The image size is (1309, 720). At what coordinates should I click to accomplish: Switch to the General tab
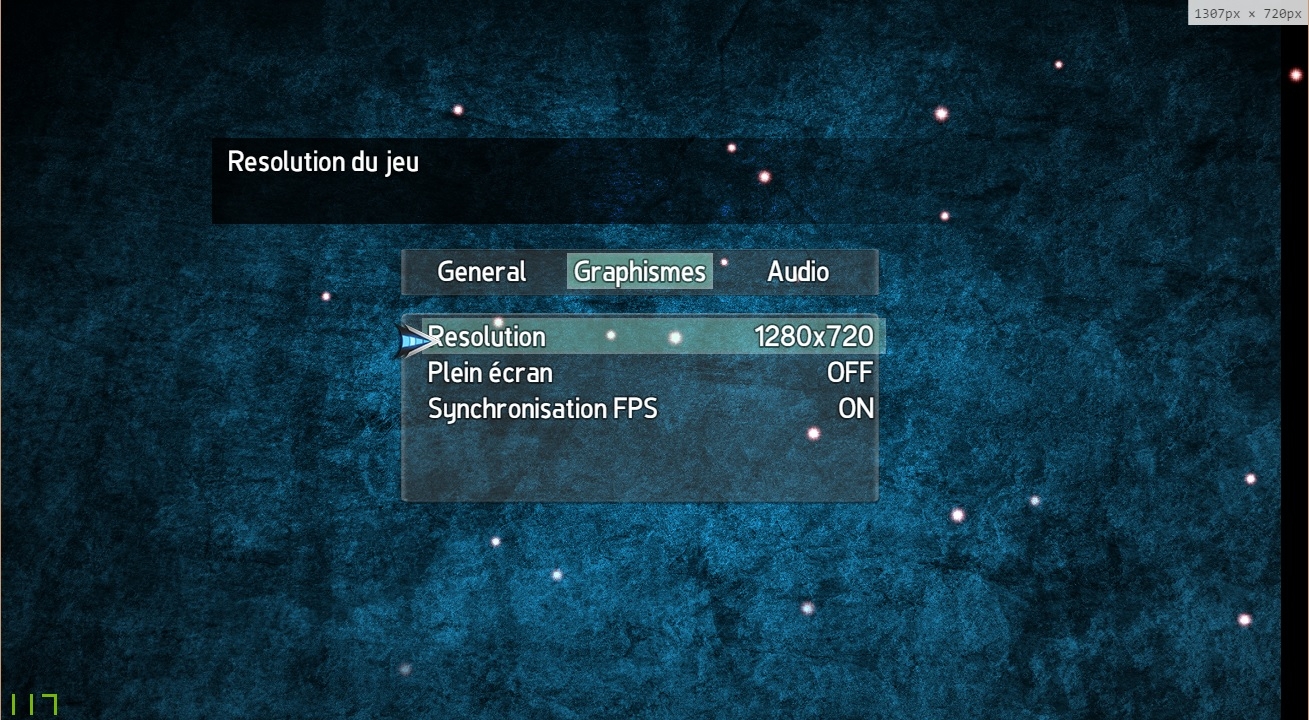point(481,271)
